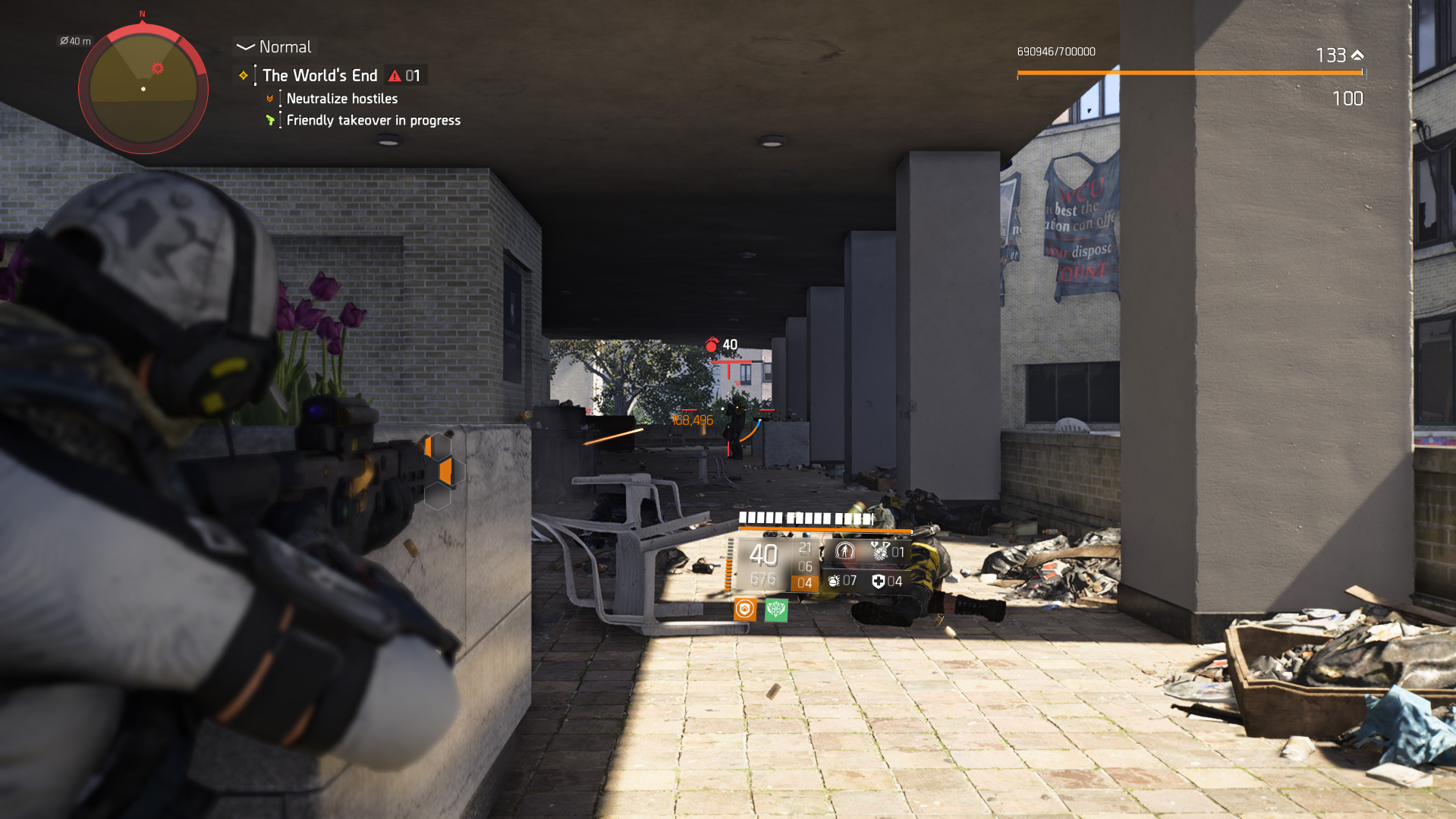The width and height of the screenshot is (1456, 819).
Task: Select the orange highlighted 04 weapon slot
Action: click(804, 583)
